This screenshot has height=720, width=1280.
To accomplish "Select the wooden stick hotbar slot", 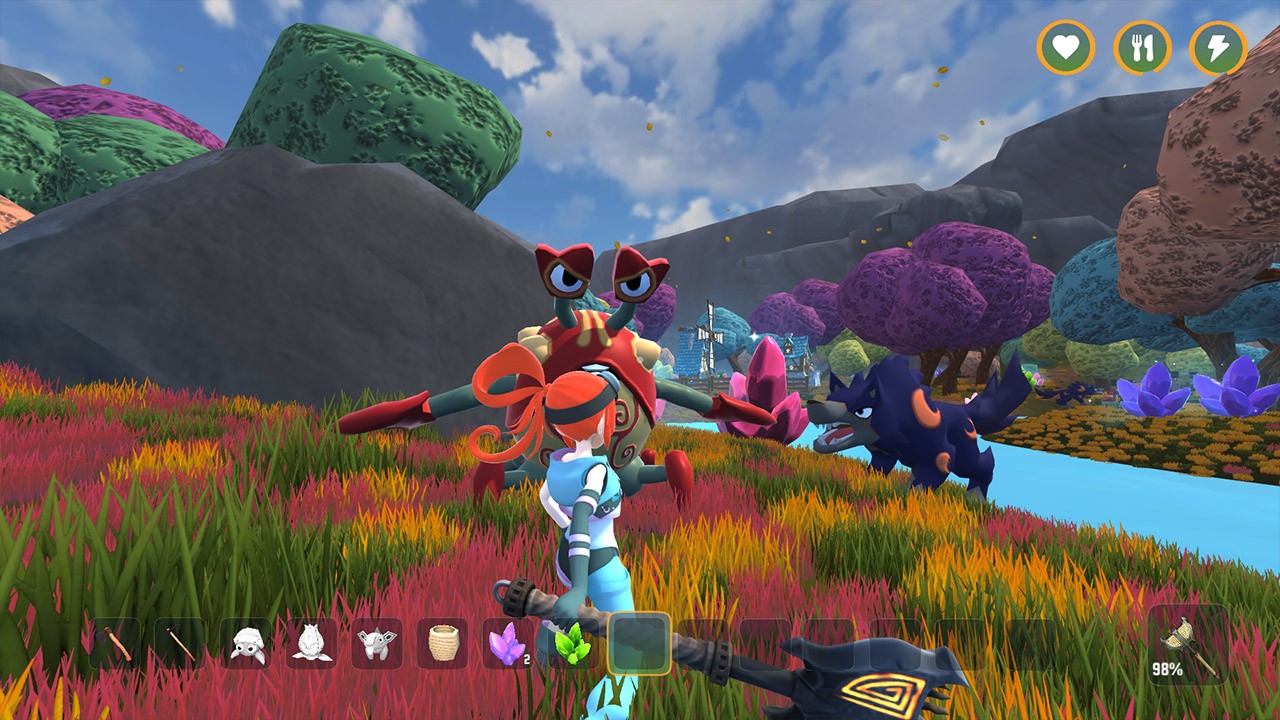I will point(182,643).
